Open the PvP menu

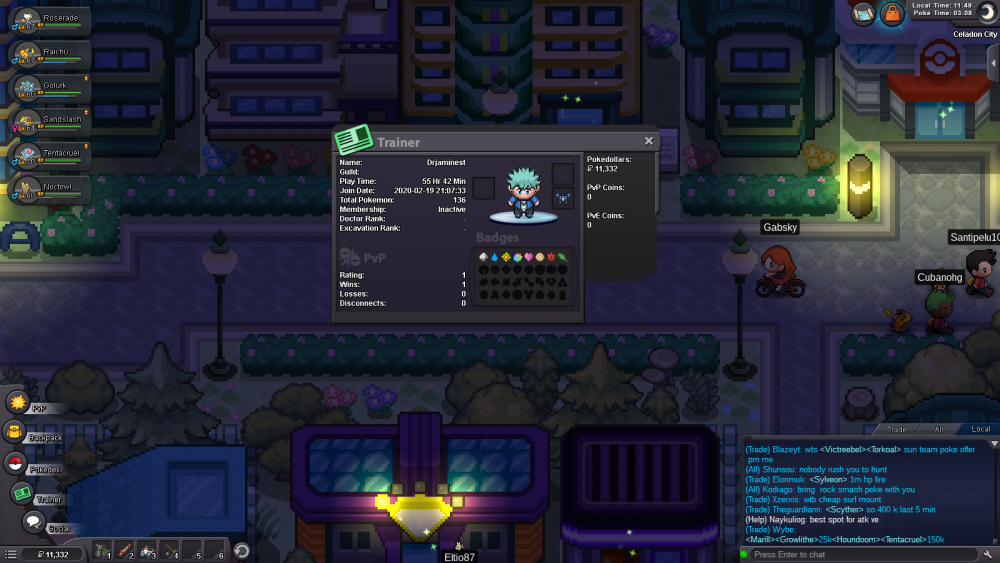coord(18,402)
